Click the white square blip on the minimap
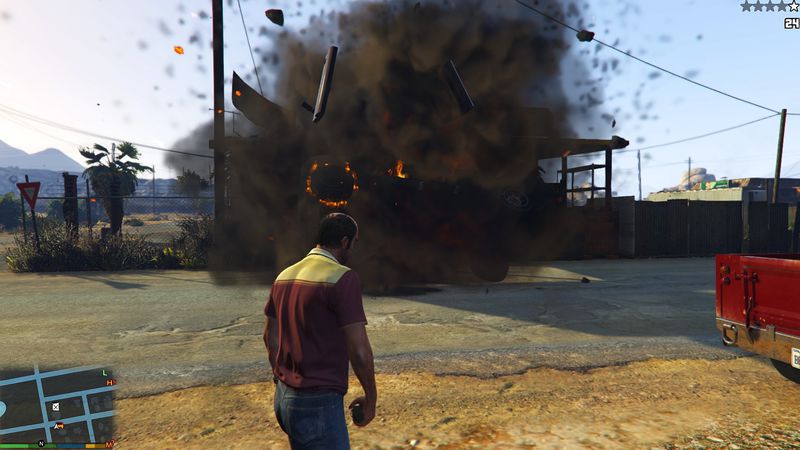 pos(56,407)
